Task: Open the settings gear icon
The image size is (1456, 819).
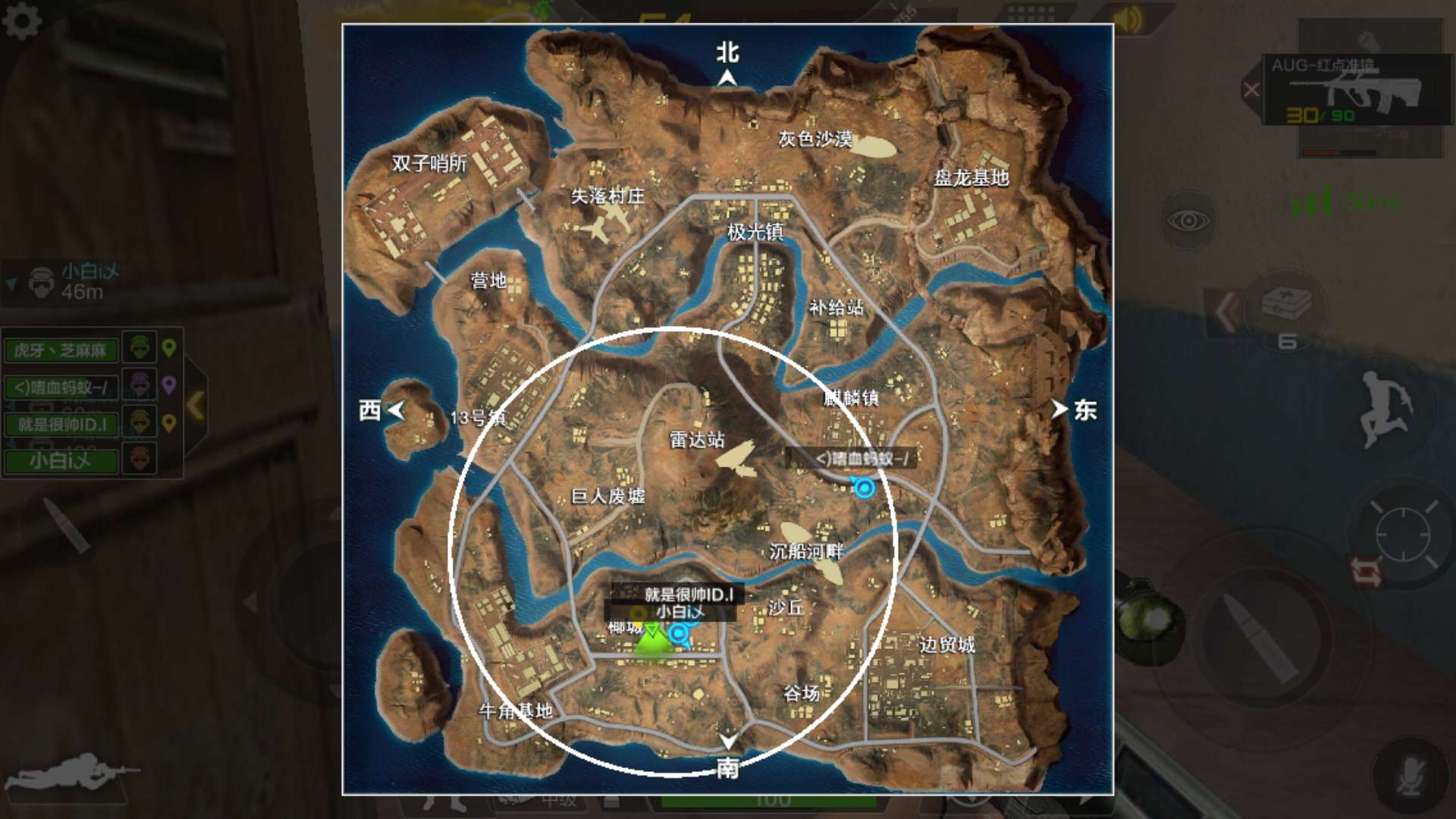Action: 22,20
